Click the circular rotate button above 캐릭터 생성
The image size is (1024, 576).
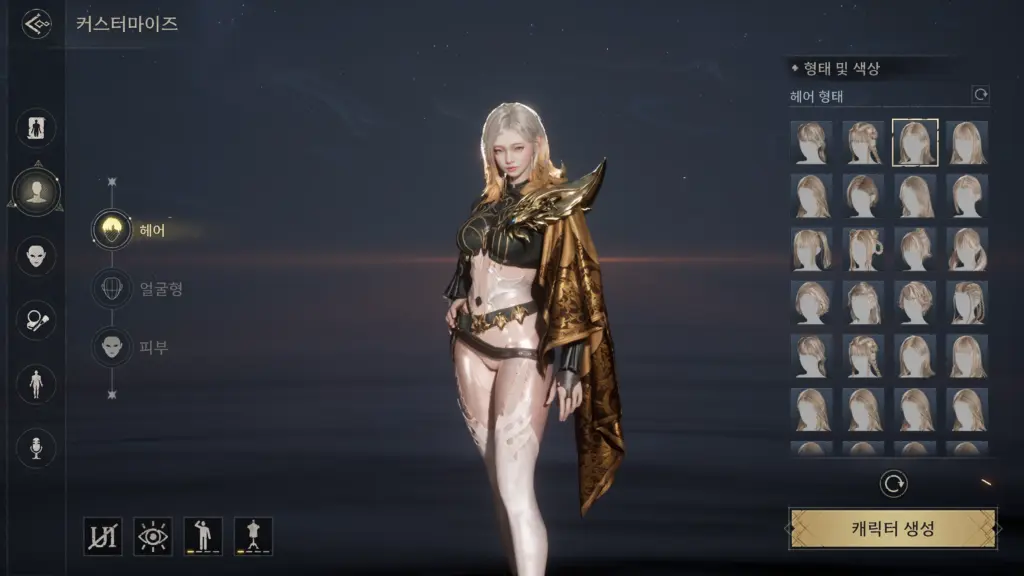point(893,484)
